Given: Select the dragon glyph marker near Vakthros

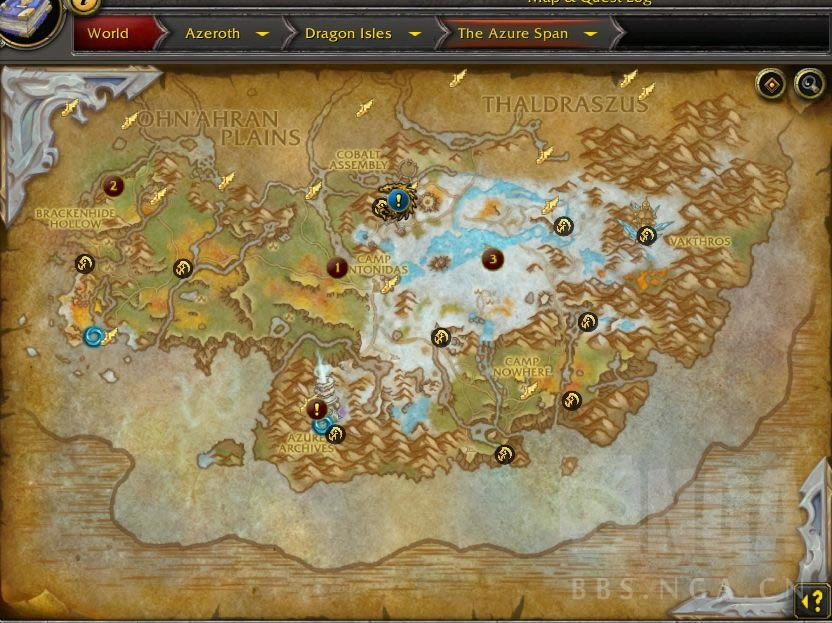Looking at the screenshot, I should pyautogui.click(x=646, y=236).
